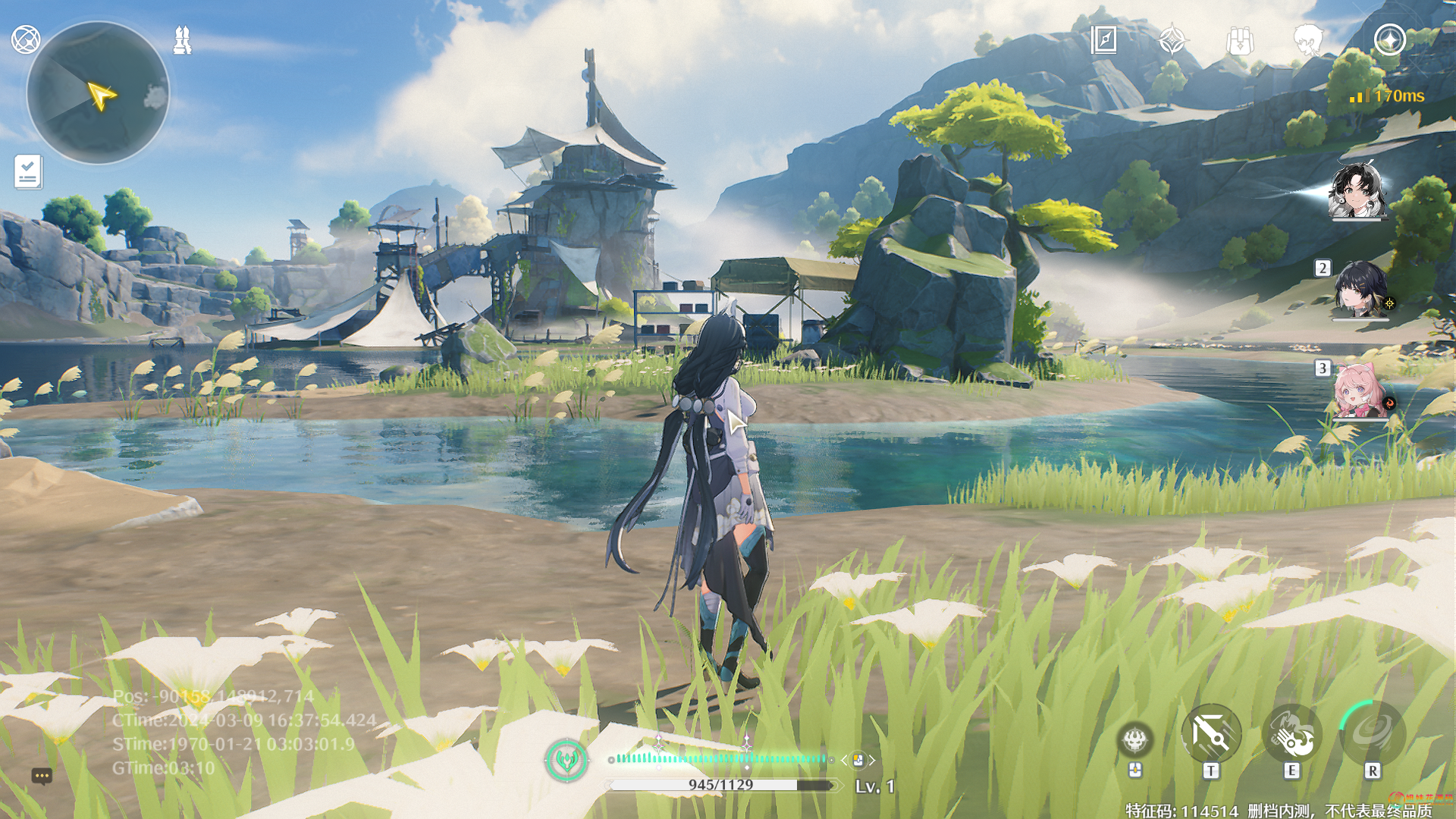1456x819 pixels.
Task: Click the teal circular emblem beside the energy bar
Action: click(x=566, y=759)
